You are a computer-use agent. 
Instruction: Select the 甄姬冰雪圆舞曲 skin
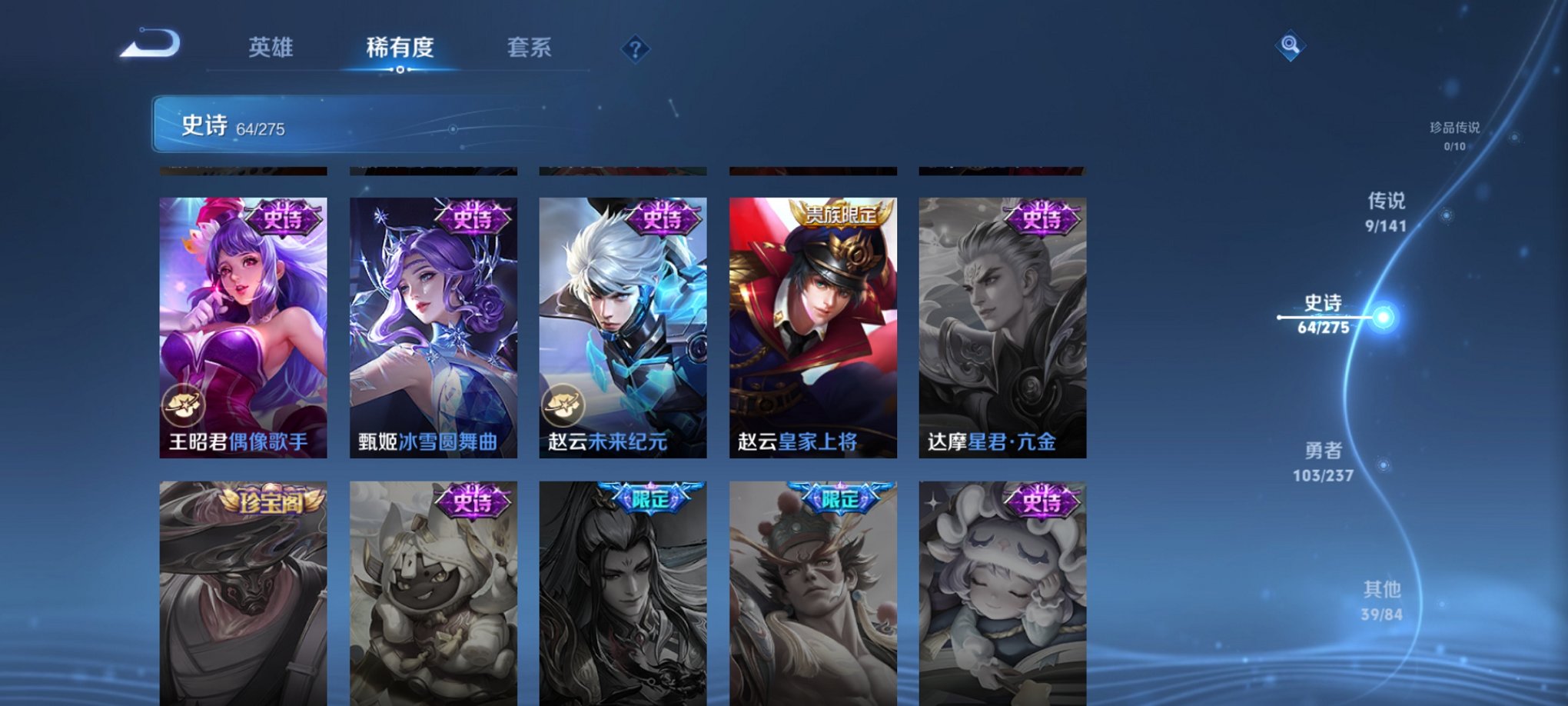(434, 323)
